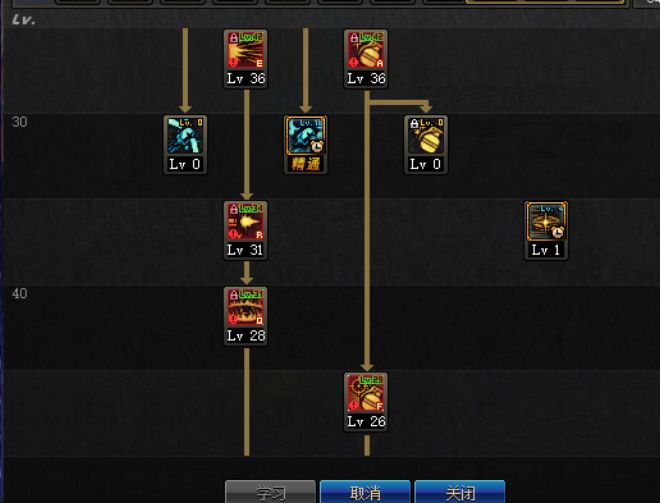Screen dimensions: 660x503
Task: Pick the locked yellow grenade skill at Lv 0
Action: [426, 136]
